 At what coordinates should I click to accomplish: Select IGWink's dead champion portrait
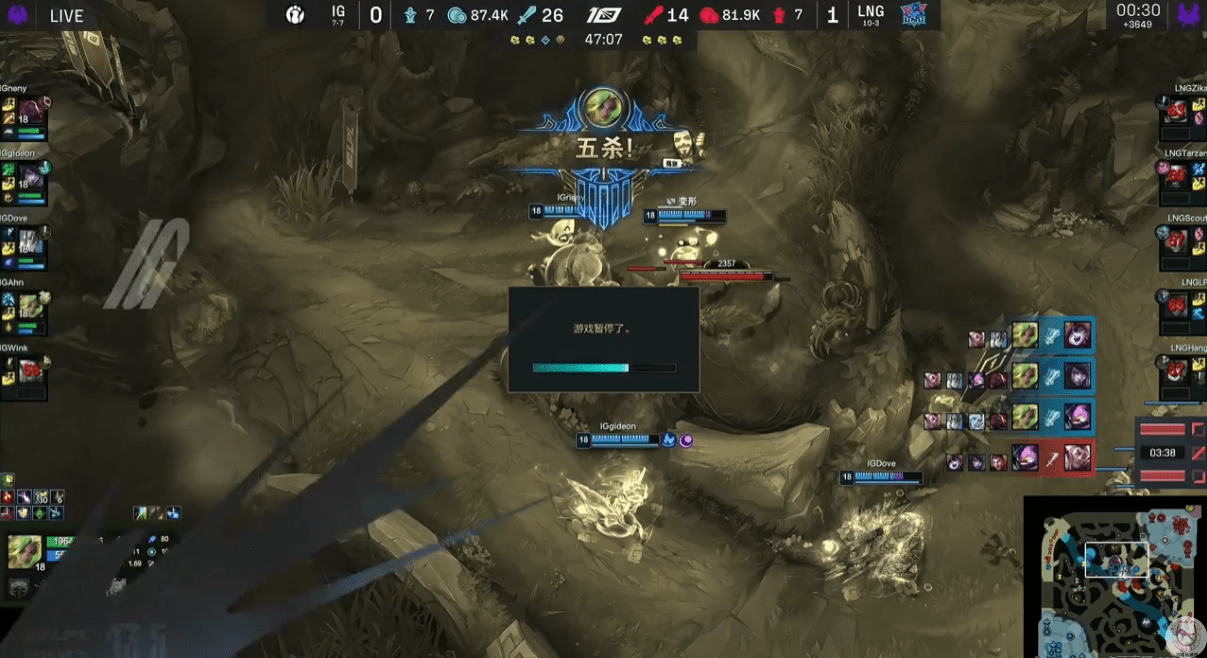click(31, 373)
